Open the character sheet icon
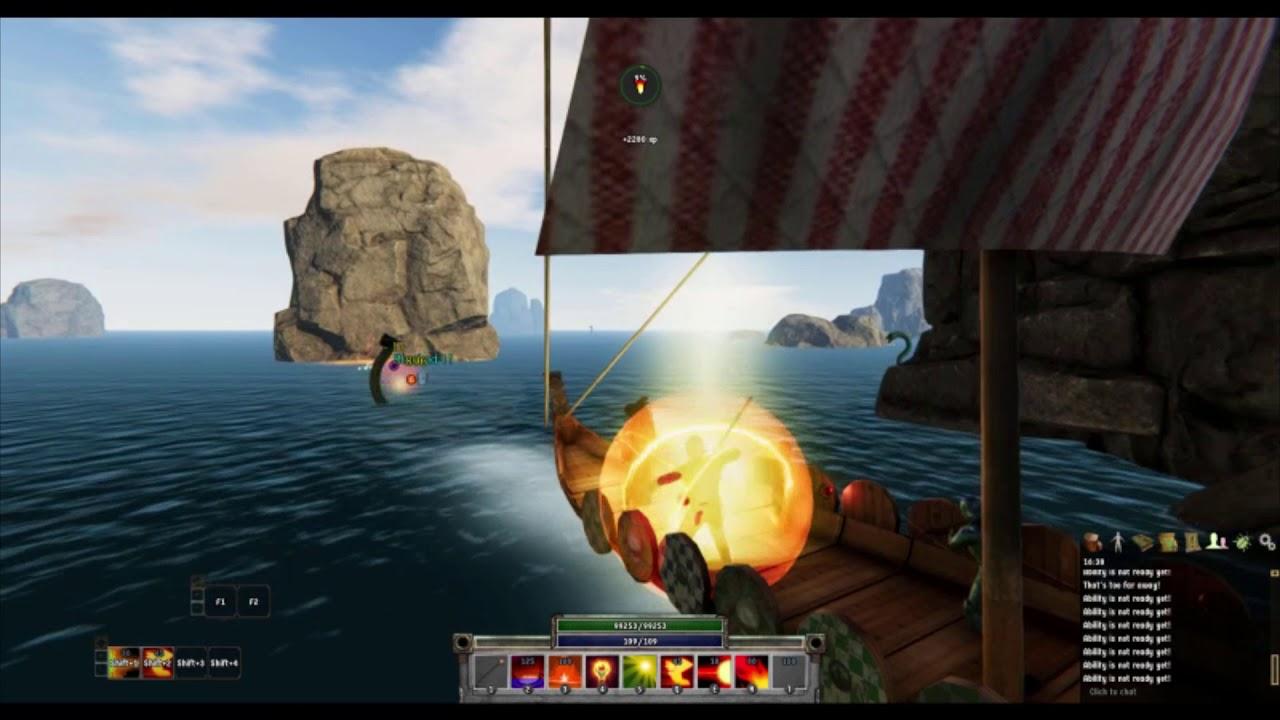The height and width of the screenshot is (720, 1280). 1117,540
